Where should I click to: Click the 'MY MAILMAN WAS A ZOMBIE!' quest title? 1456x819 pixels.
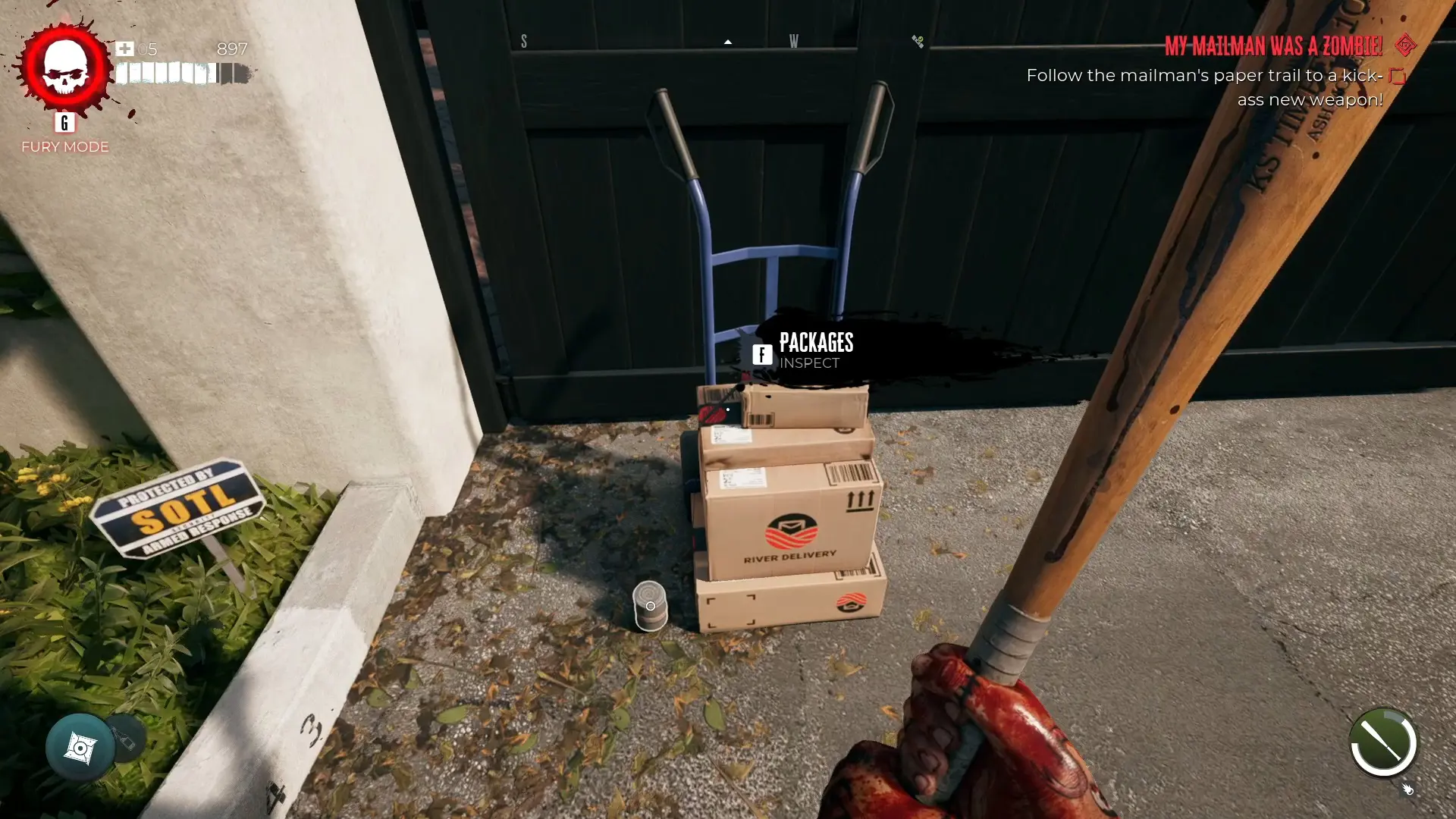coord(1272,46)
